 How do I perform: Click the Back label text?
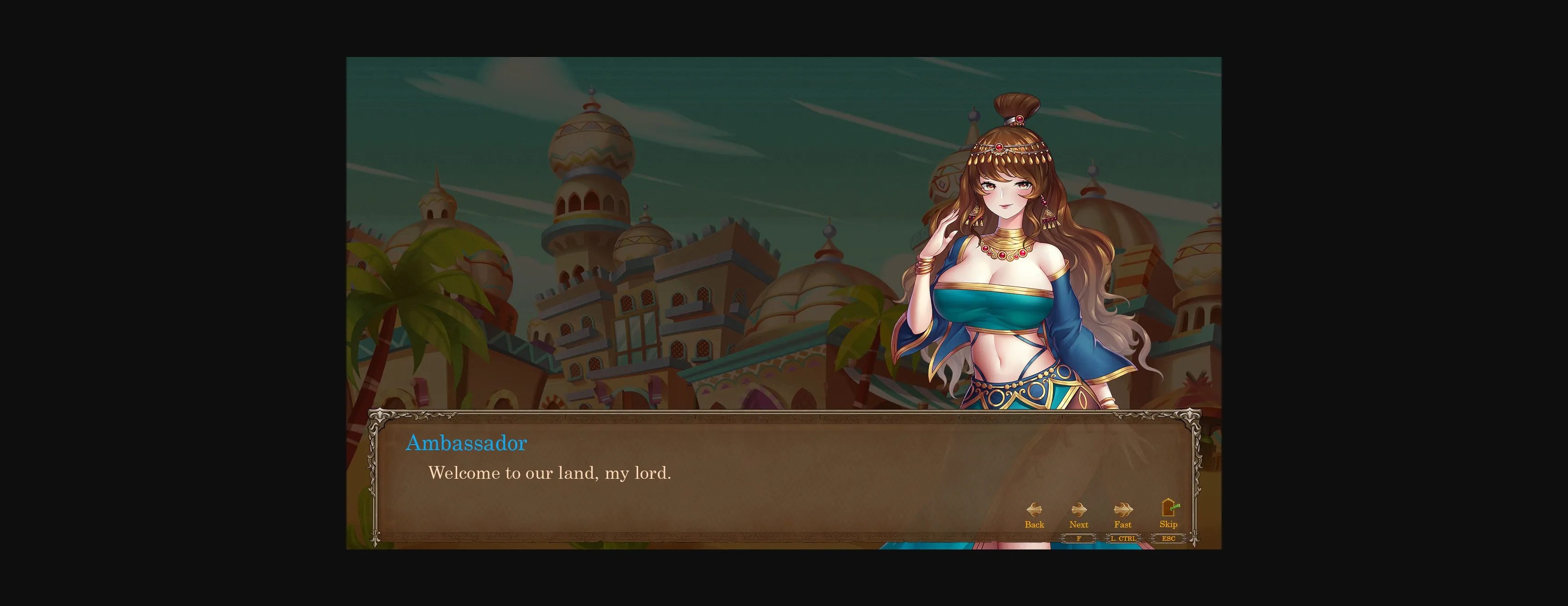click(x=1034, y=524)
